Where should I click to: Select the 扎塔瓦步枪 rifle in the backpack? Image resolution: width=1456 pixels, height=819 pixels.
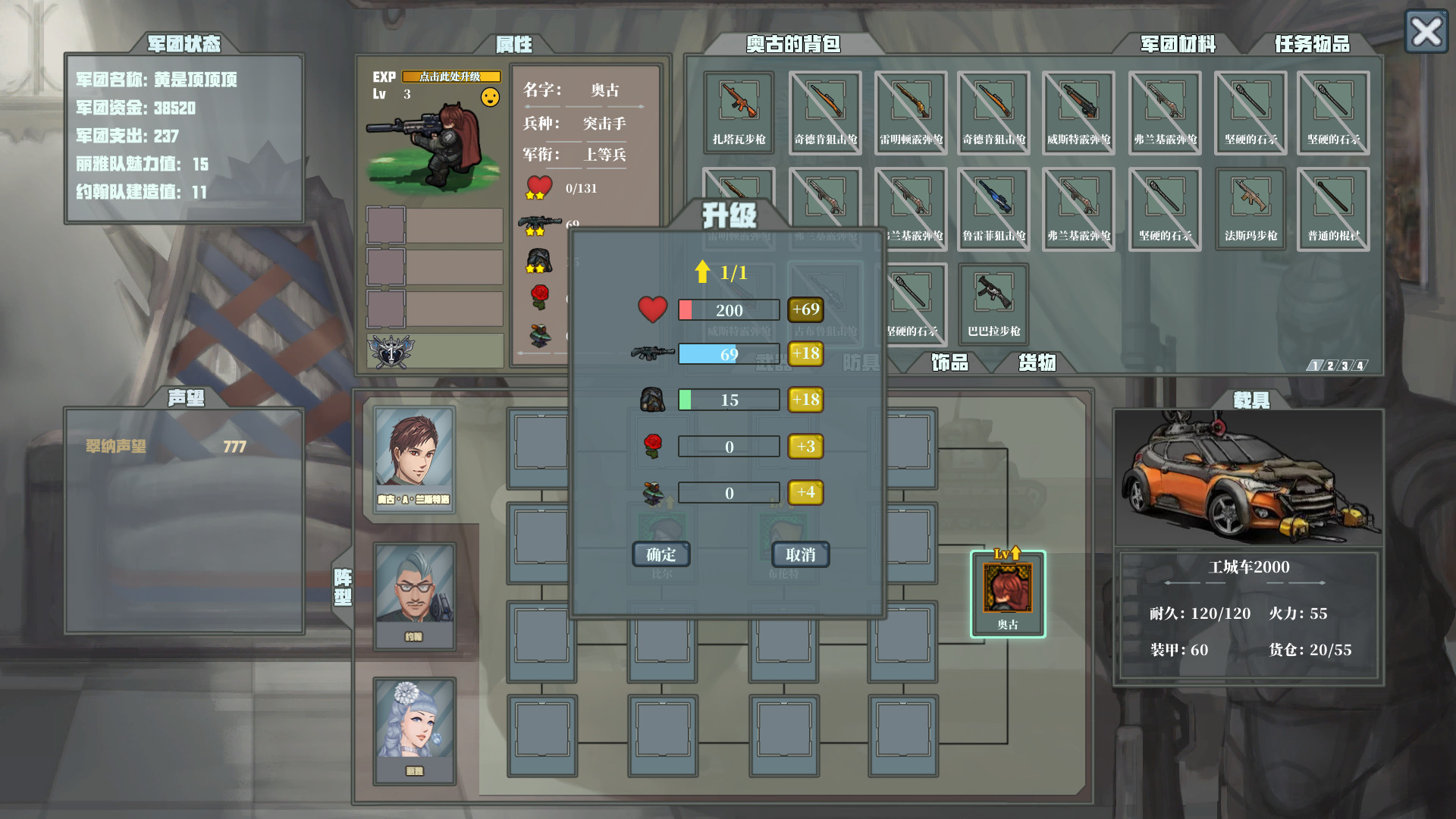(x=738, y=112)
